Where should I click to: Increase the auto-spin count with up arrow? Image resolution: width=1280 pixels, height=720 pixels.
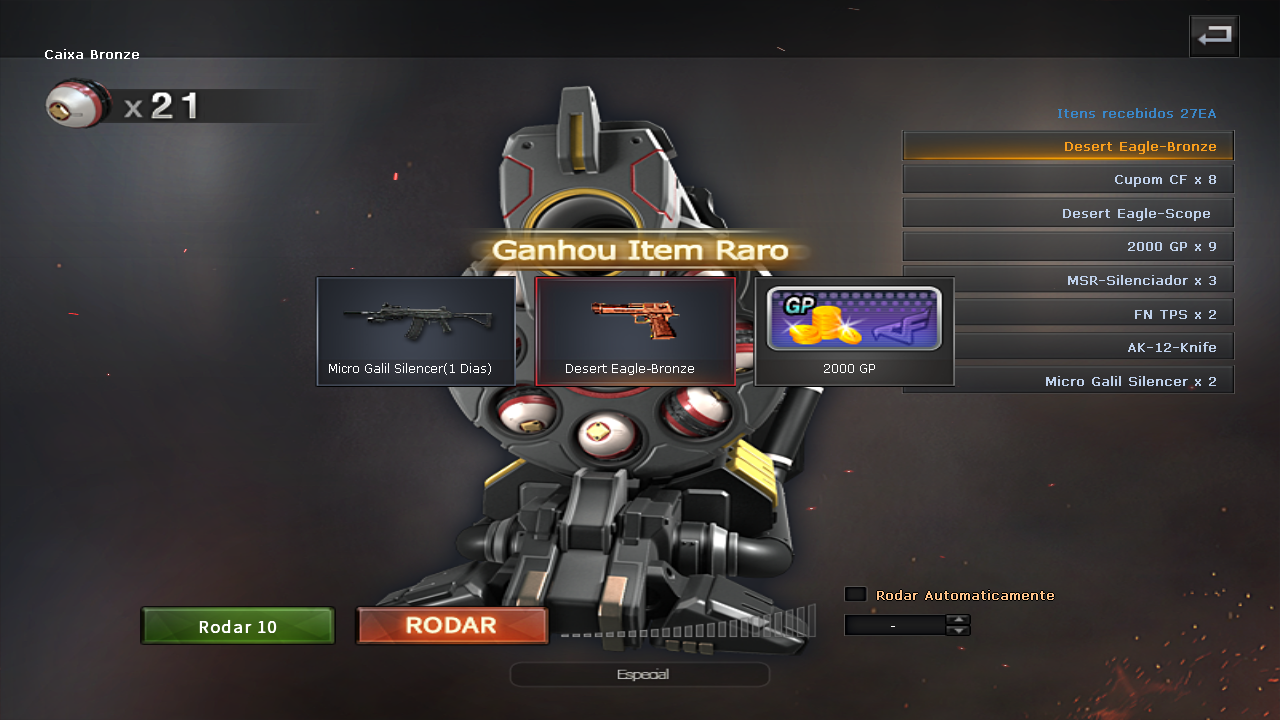click(958, 619)
